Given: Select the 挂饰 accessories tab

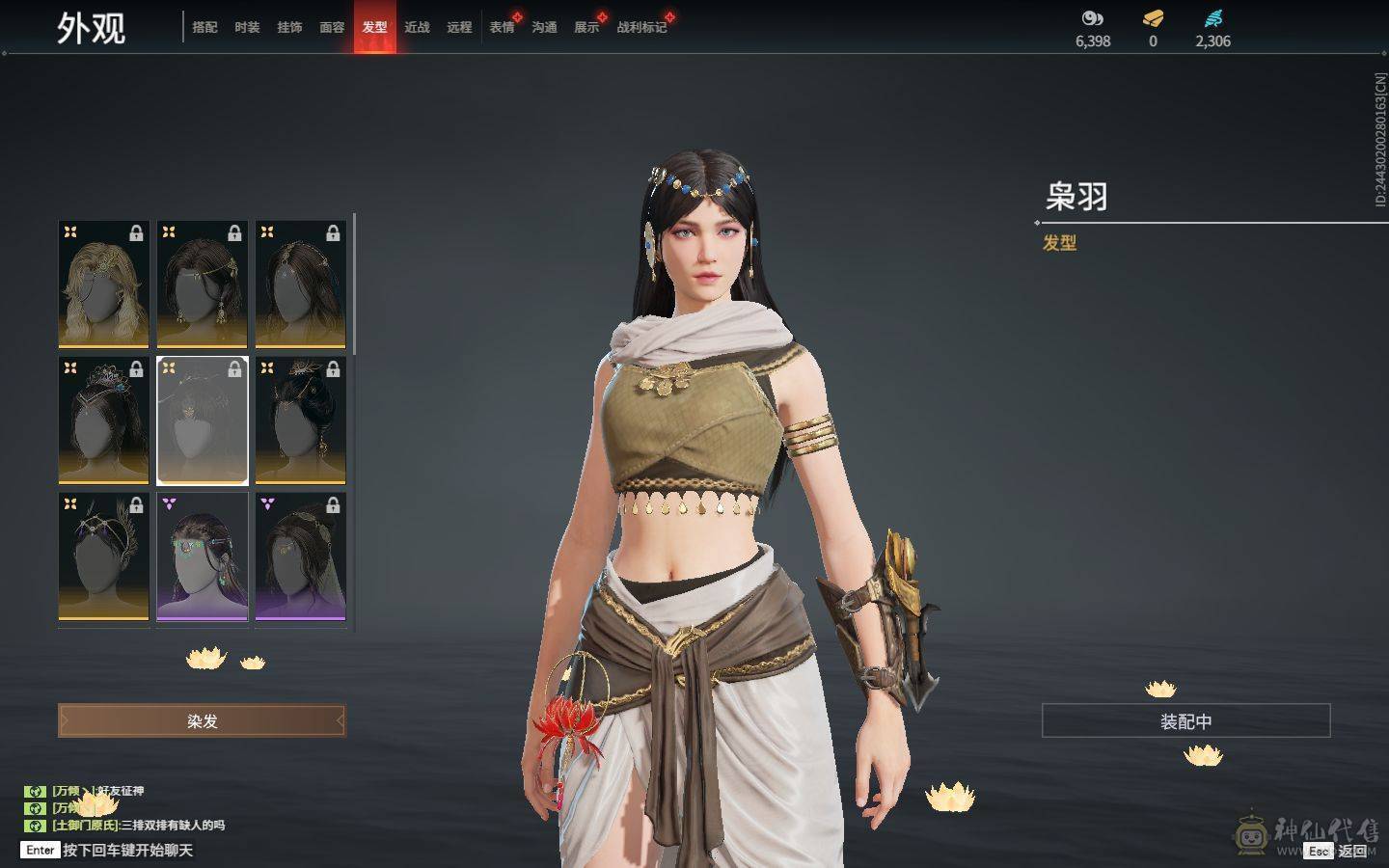Looking at the screenshot, I should [289, 27].
